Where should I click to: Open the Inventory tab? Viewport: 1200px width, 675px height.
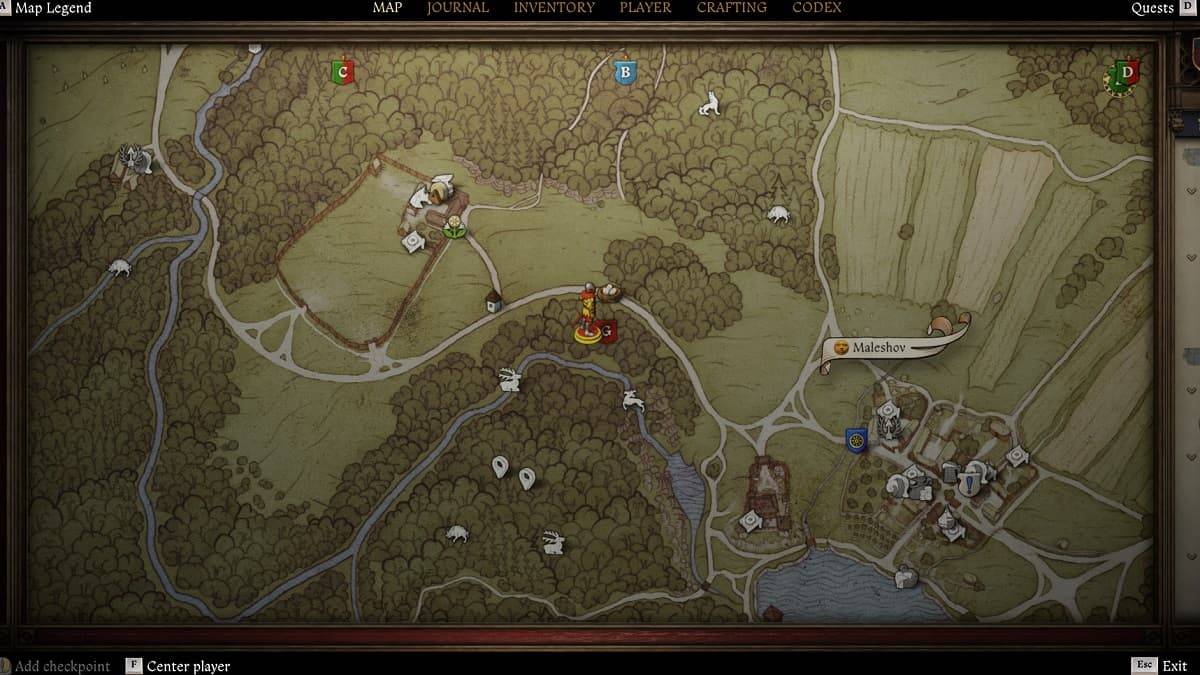pos(554,8)
